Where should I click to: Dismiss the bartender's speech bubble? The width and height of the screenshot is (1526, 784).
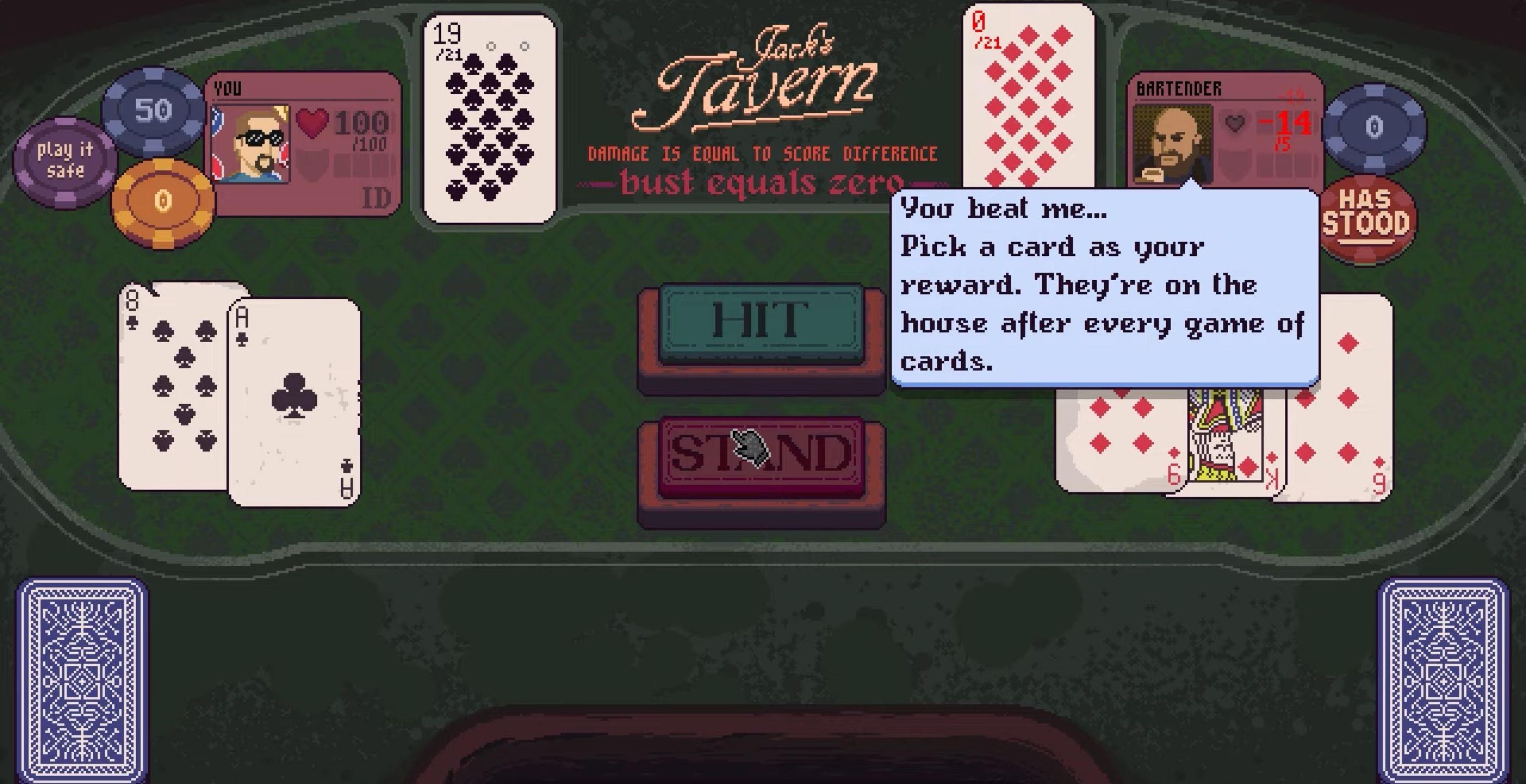[1105, 287]
